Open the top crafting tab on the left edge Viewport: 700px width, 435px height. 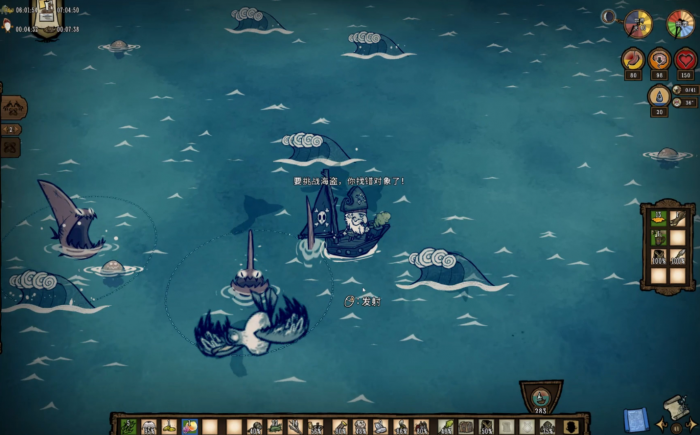tap(13, 107)
